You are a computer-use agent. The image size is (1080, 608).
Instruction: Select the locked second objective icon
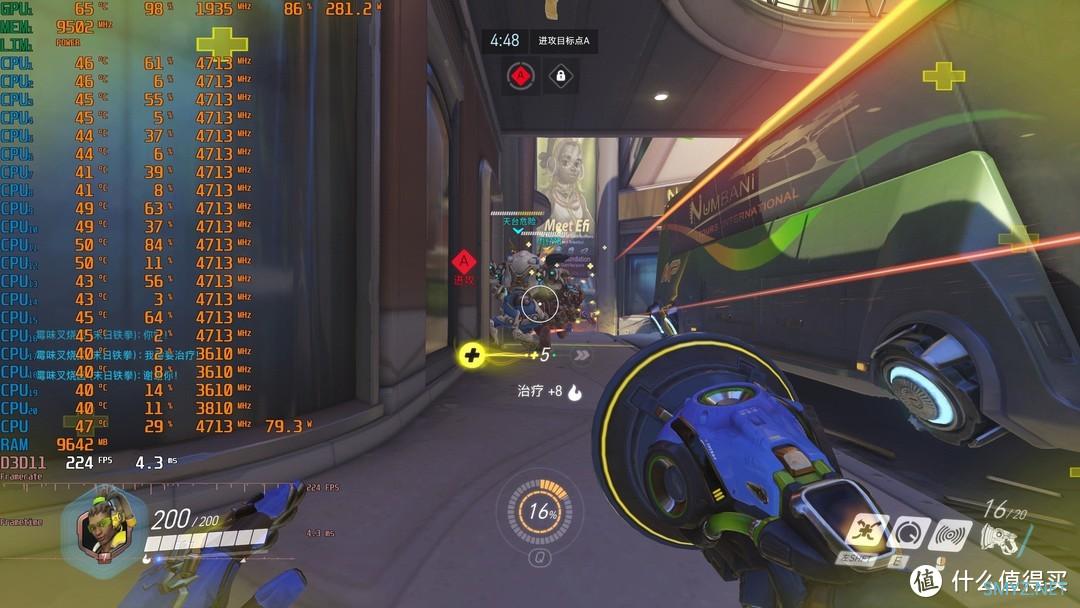[560, 75]
